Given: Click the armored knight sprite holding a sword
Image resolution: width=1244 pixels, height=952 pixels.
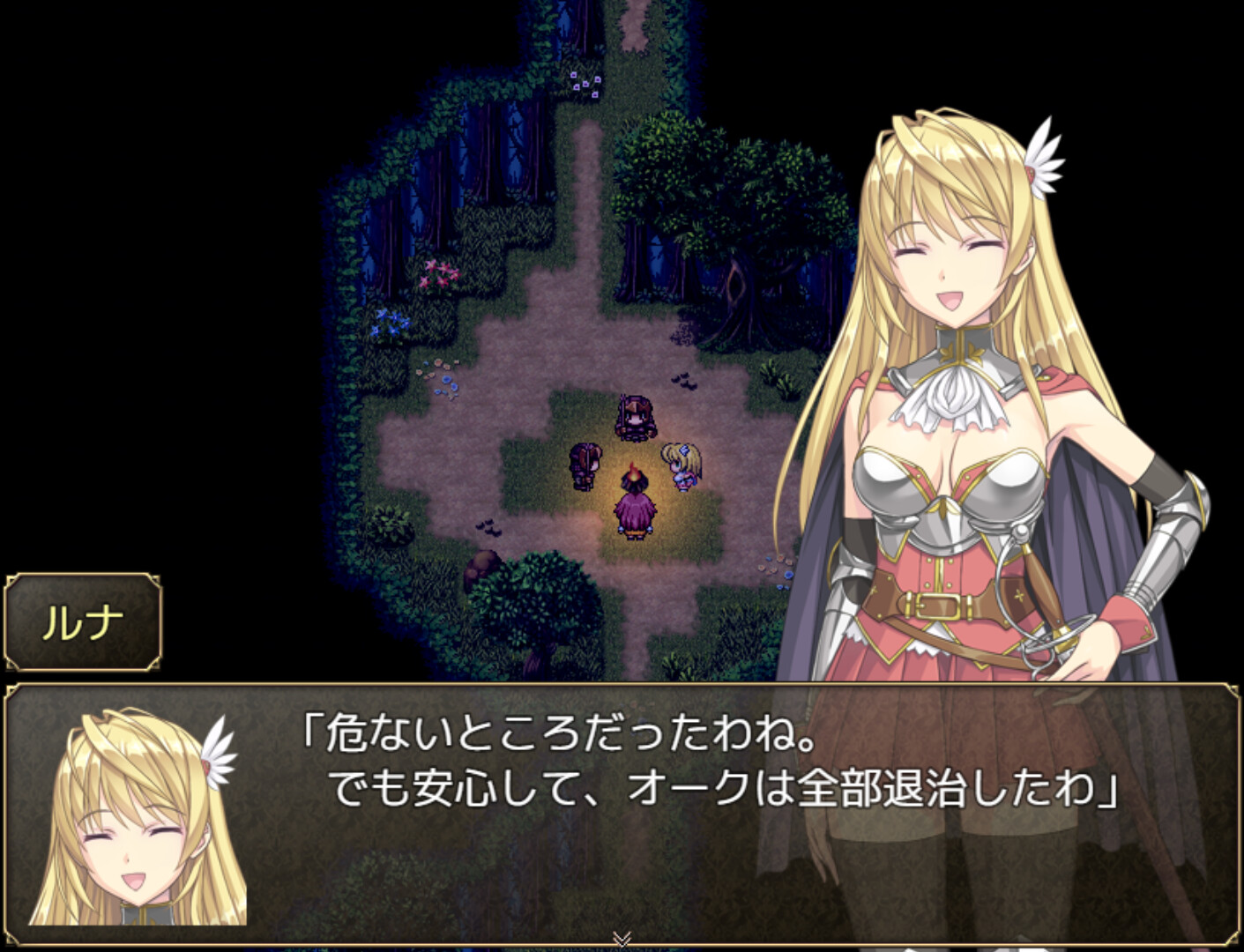Looking at the screenshot, I should click(635, 417).
